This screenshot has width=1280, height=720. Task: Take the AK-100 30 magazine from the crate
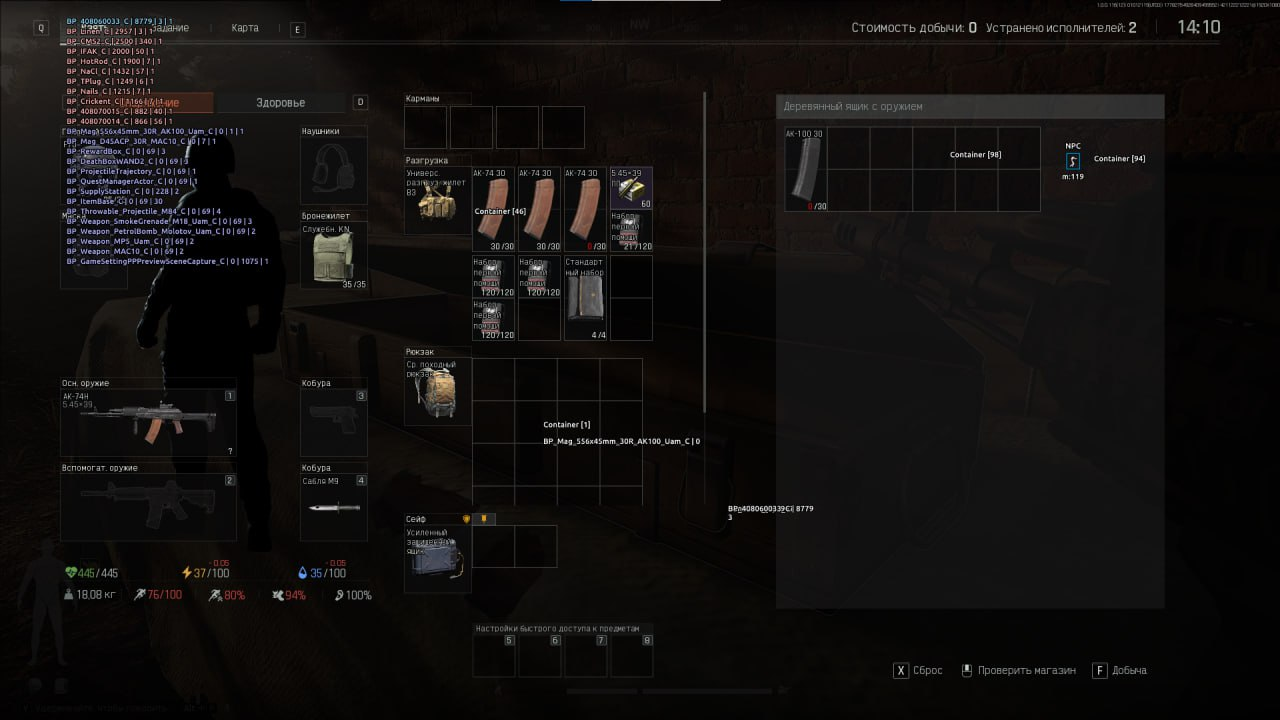tap(805, 169)
